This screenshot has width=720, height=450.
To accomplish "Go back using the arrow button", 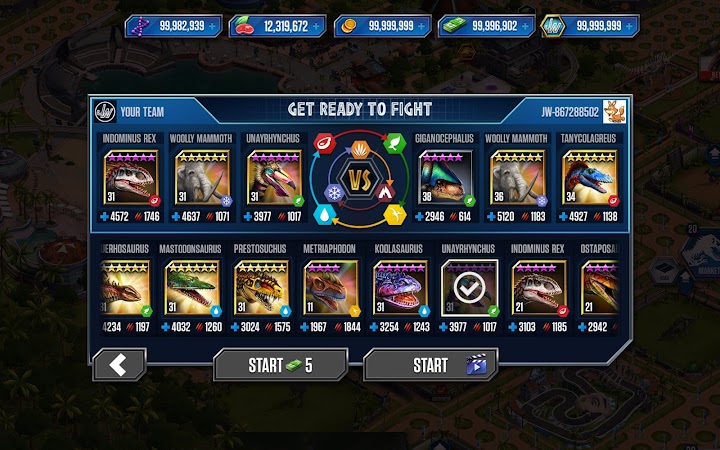I will point(119,364).
